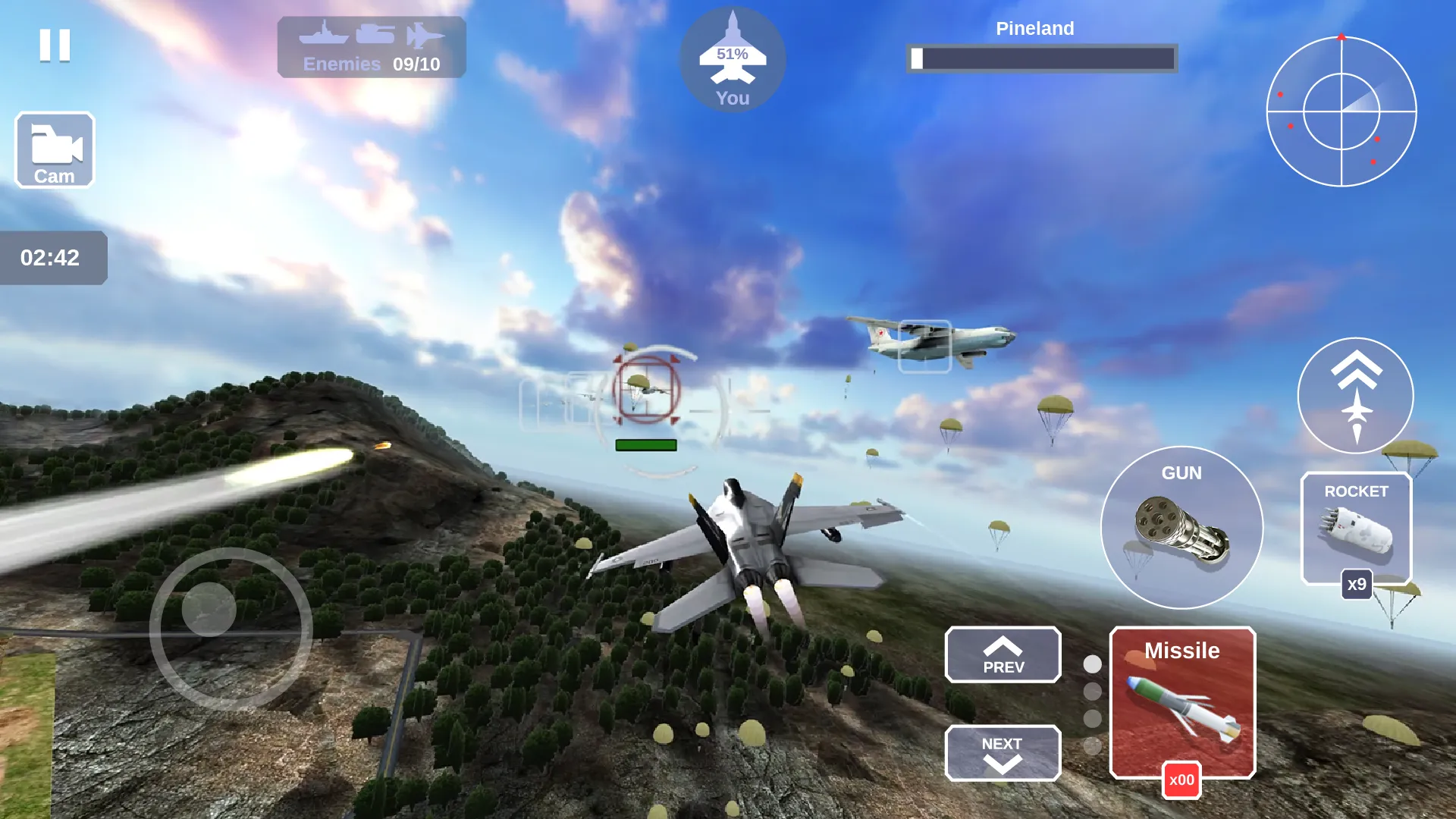This screenshot has height=819, width=1456.
Task: Check the radar display
Action: pos(1341,110)
